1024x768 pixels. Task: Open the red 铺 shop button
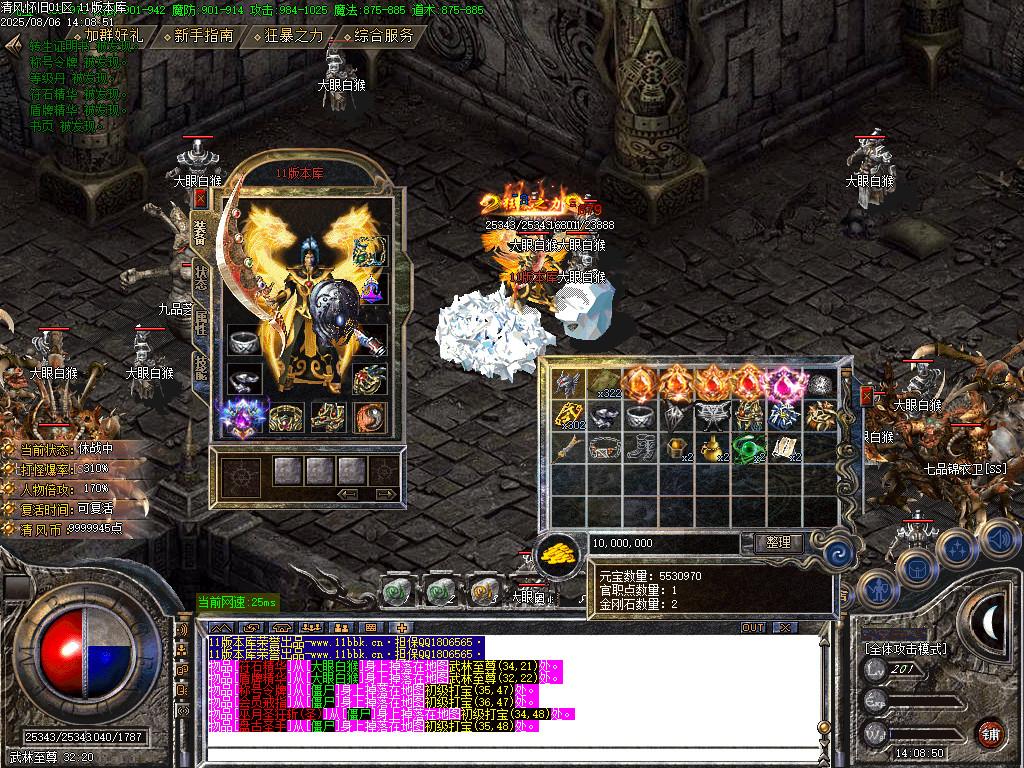(990, 733)
